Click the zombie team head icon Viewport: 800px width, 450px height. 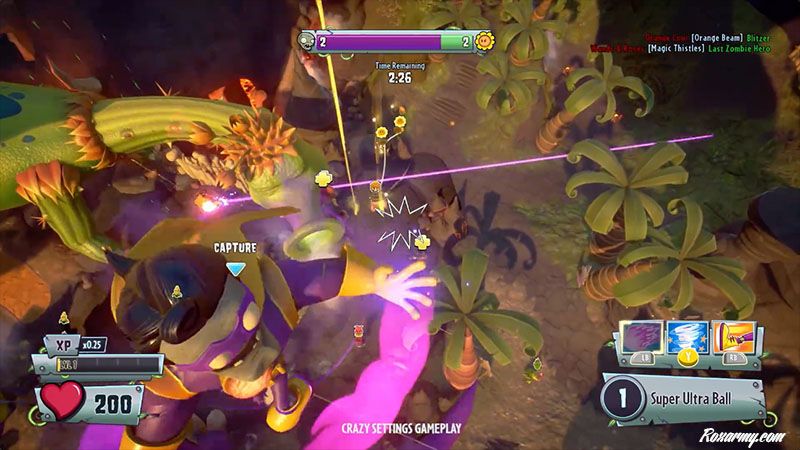coord(305,40)
